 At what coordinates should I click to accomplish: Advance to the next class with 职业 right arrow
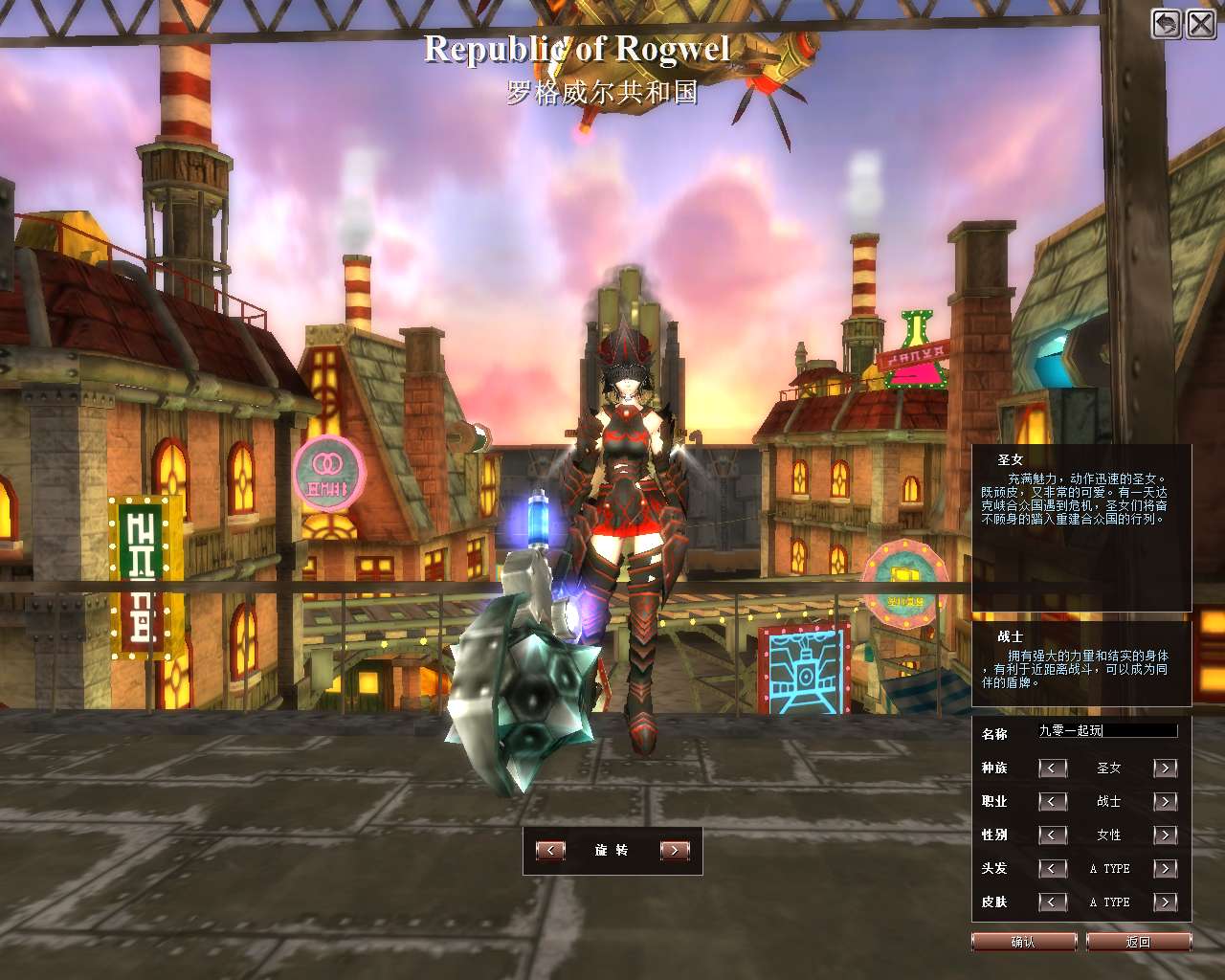pos(1165,802)
